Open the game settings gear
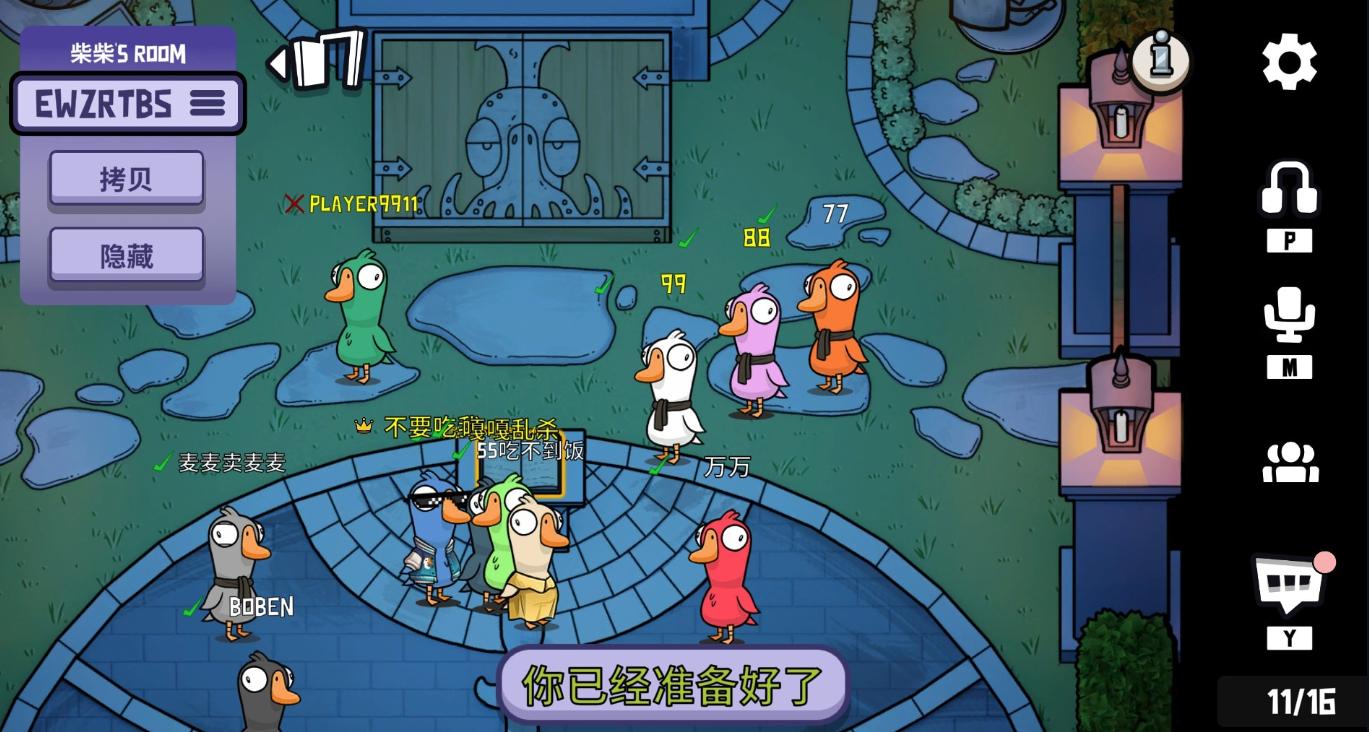Viewport: 1369px width, 732px height. pyautogui.click(x=1290, y=62)
